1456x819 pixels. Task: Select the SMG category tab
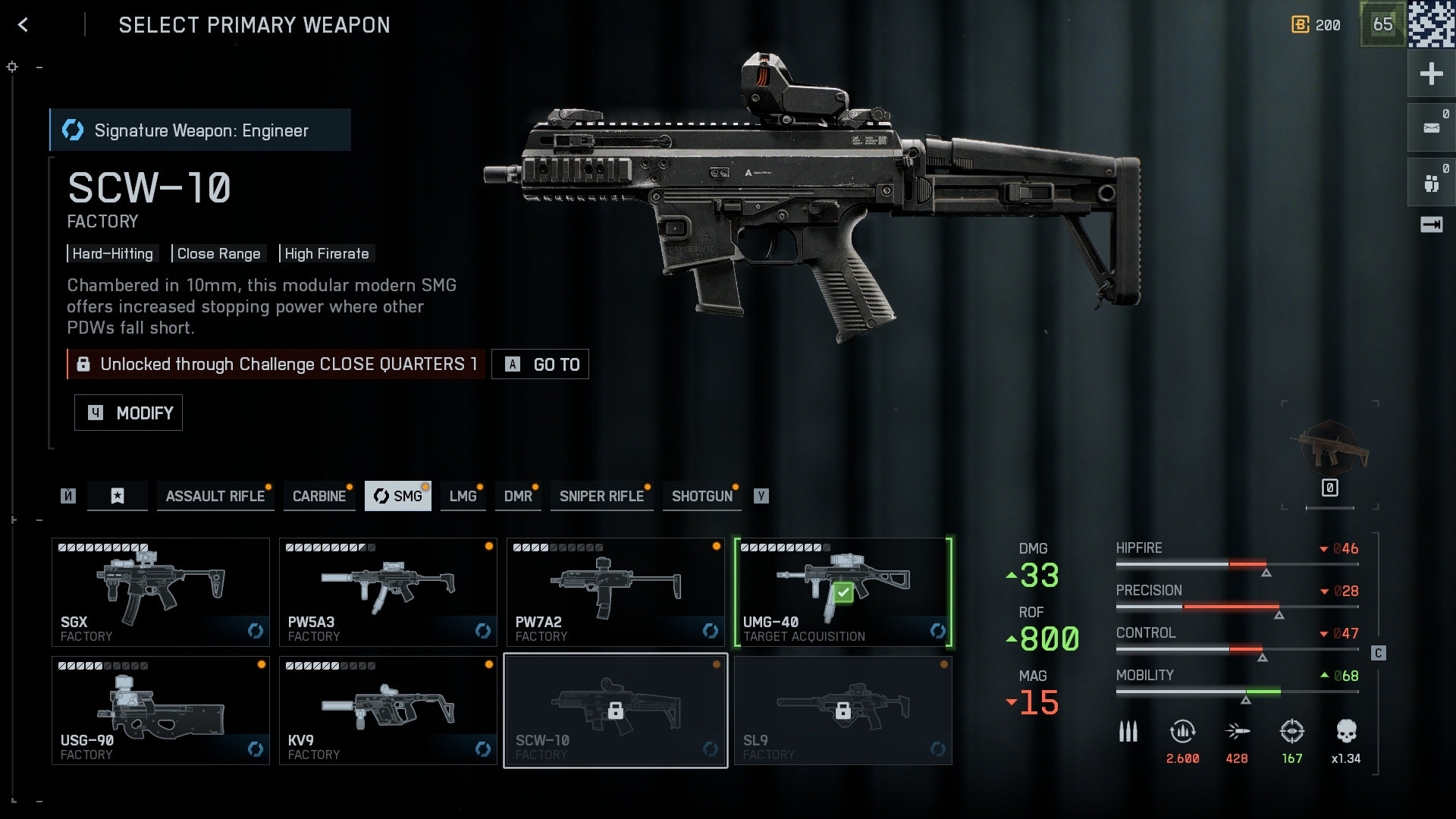pos(398,496)
